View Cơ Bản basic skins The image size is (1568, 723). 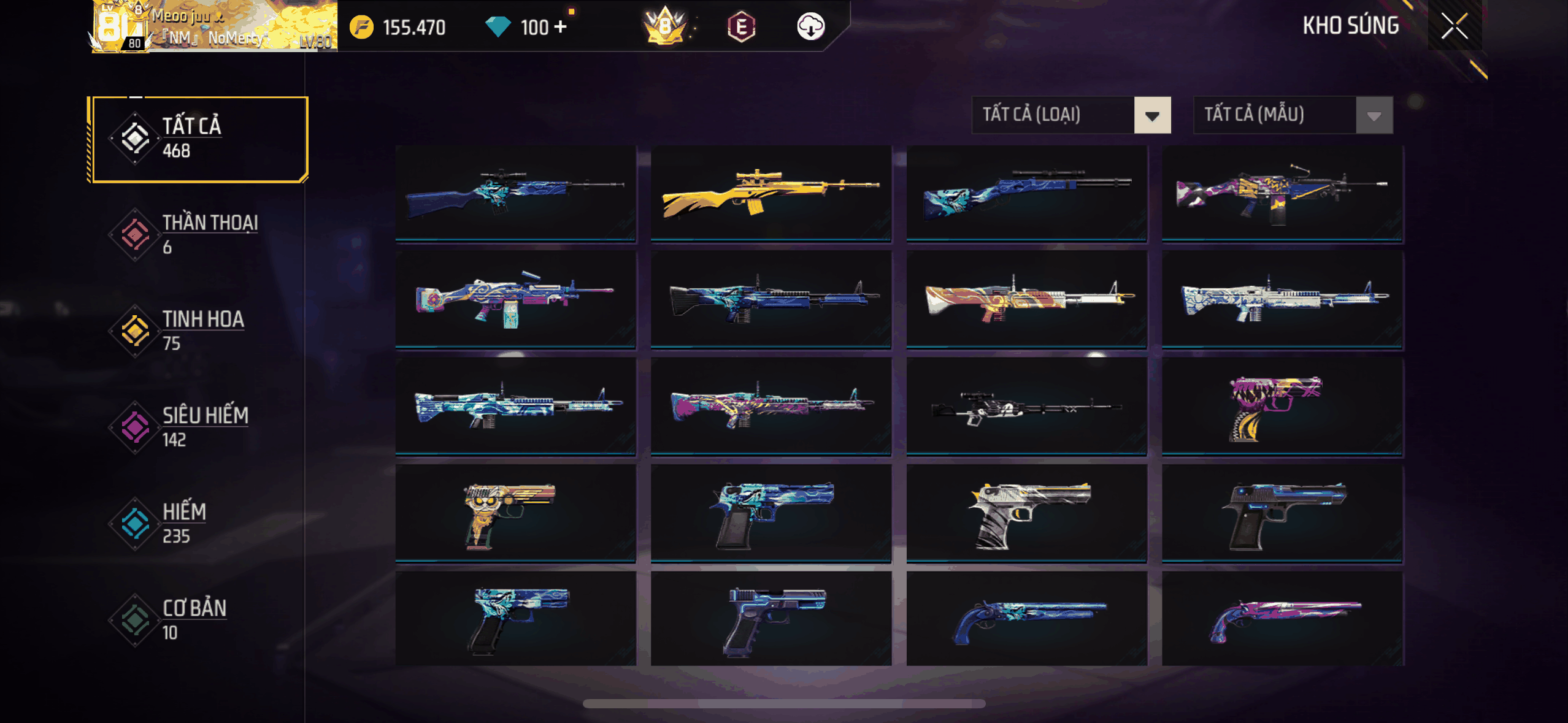198,619
